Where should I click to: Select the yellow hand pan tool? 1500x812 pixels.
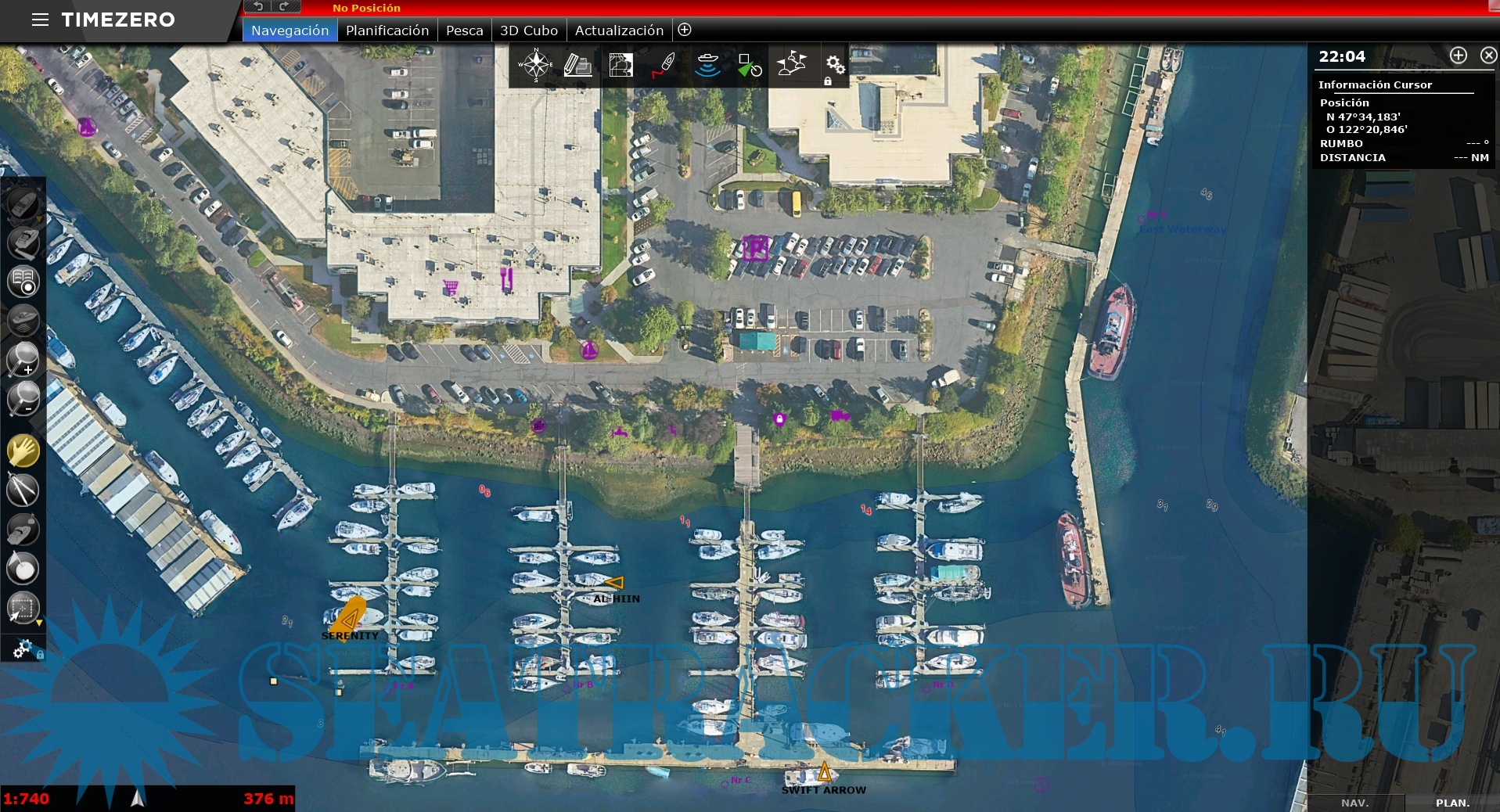23,451
